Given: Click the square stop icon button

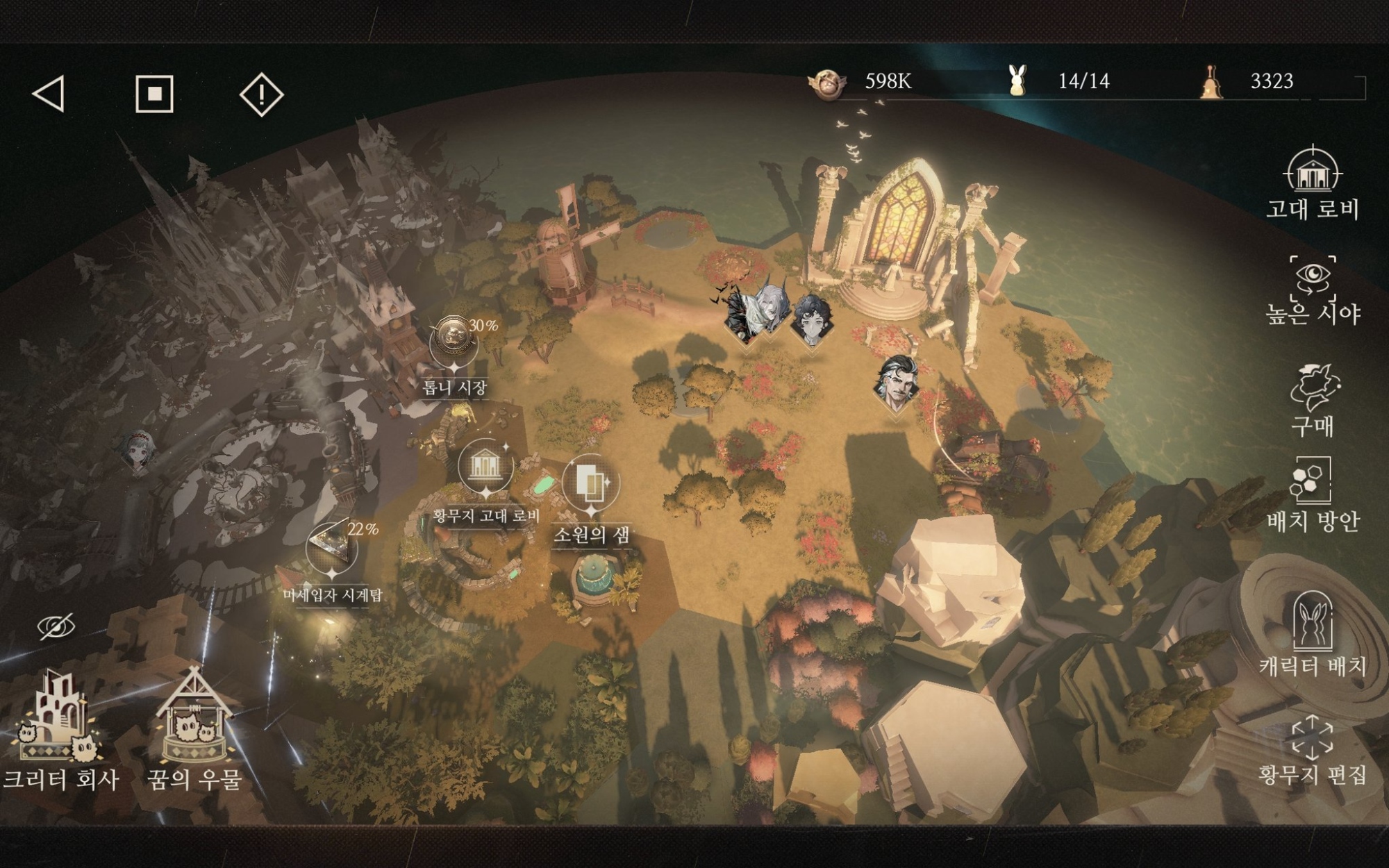Looking at the screenshot, I should click(x=154, y=94).
